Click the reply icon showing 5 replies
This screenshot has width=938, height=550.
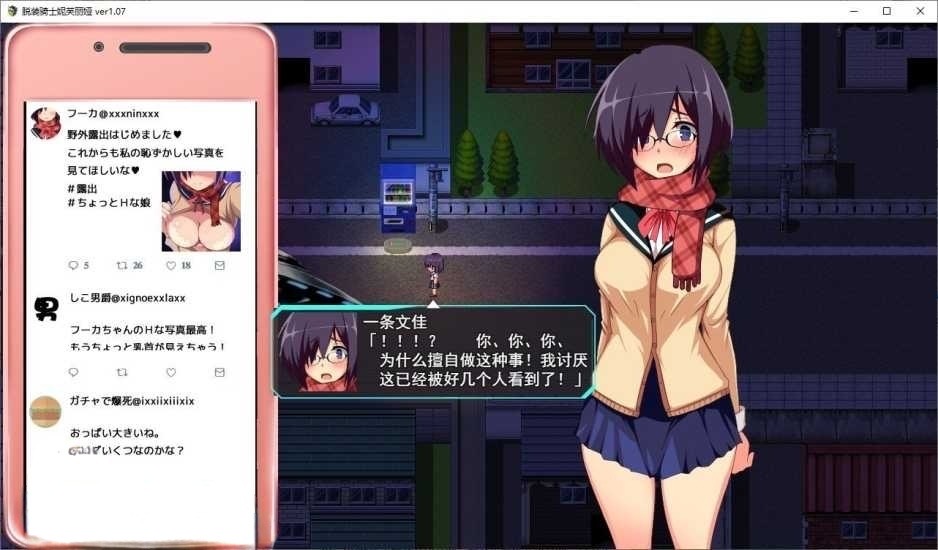(73, 265)
